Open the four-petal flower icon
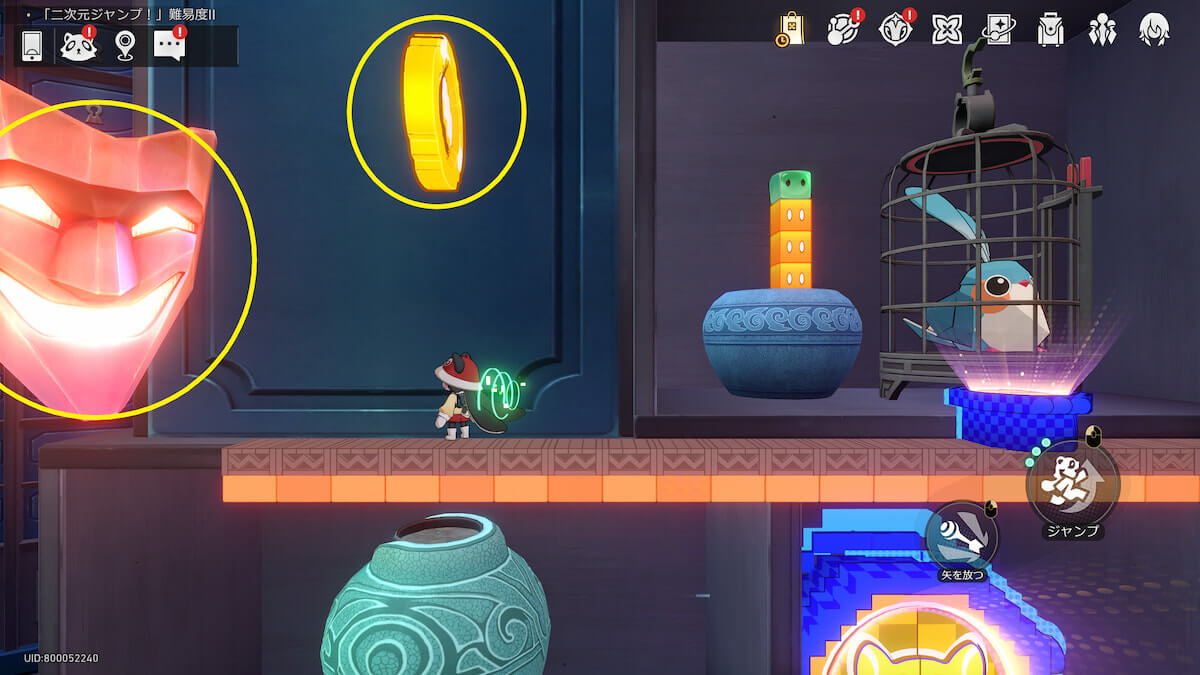The width and height of the screenshot is (1200, 675). click(x=946, y=30)
